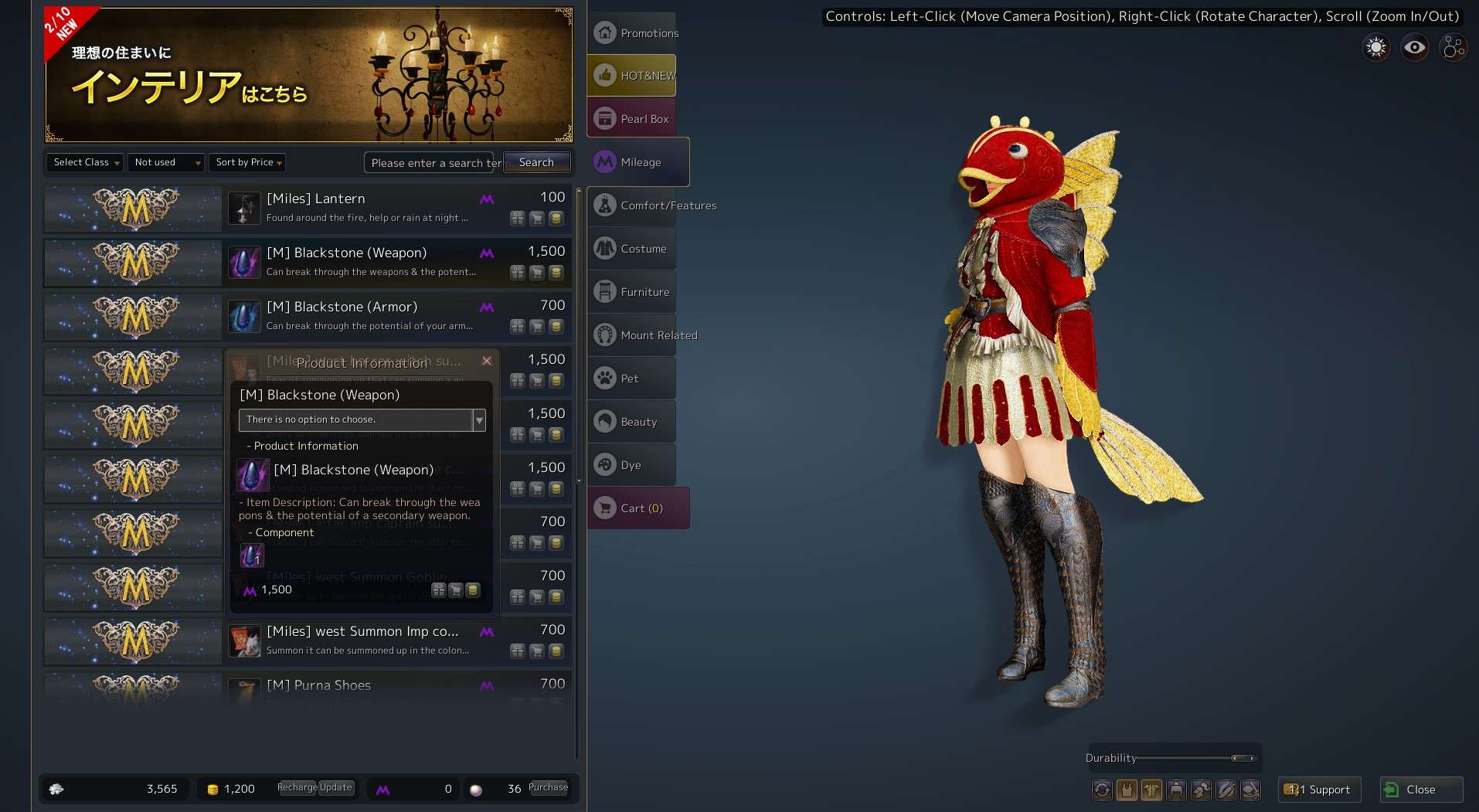Image resolution: width=1479 pixels, height=812 pixels.
Task: Open the Pearl Box category
Action: click(x=632, y=119)
